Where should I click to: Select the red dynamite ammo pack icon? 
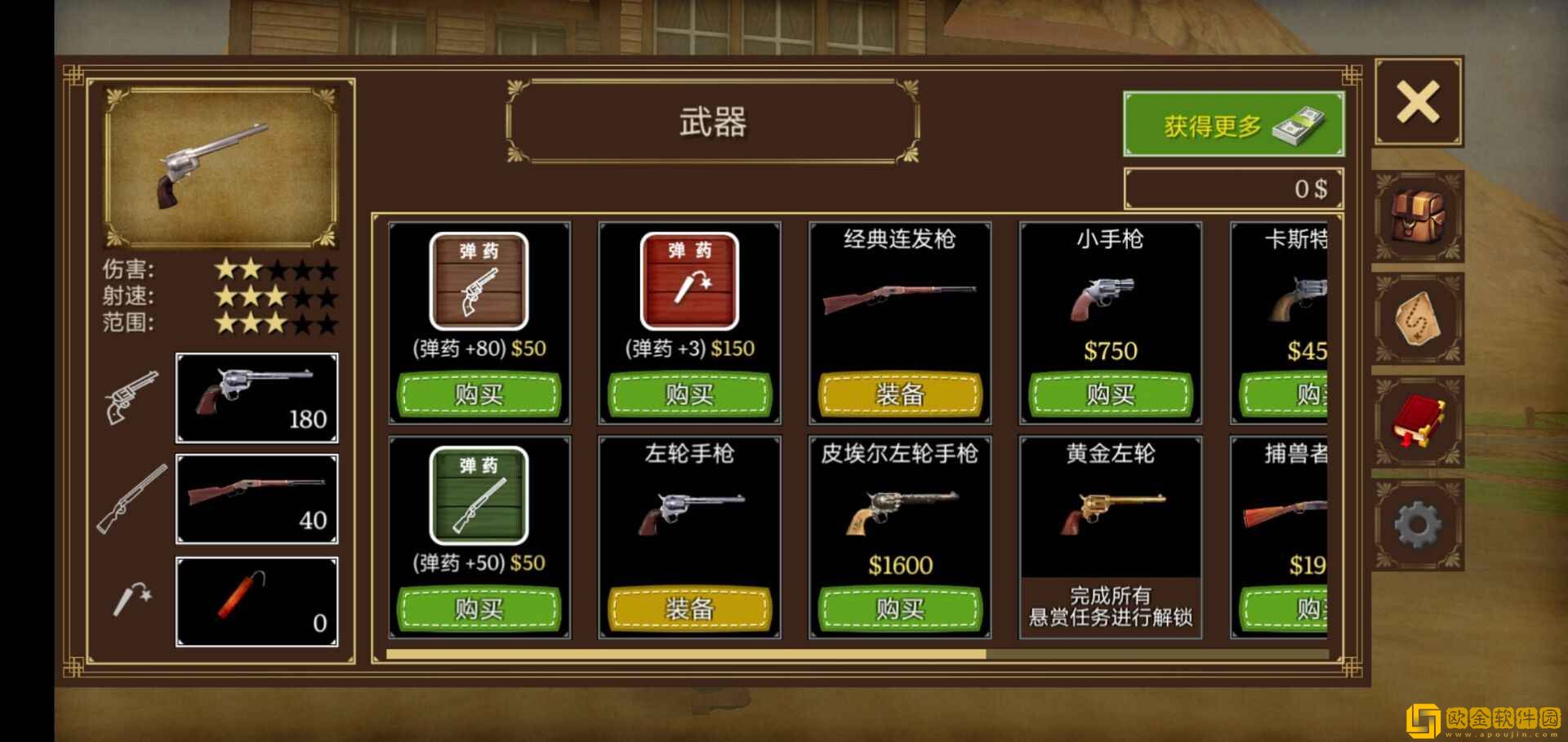[x=689, y=282]
